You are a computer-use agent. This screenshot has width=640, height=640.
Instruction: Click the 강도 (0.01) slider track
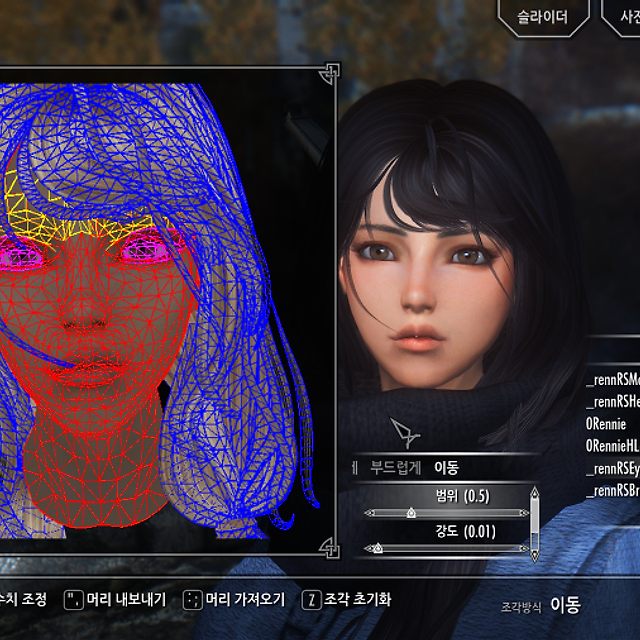[x=446, y=548]
